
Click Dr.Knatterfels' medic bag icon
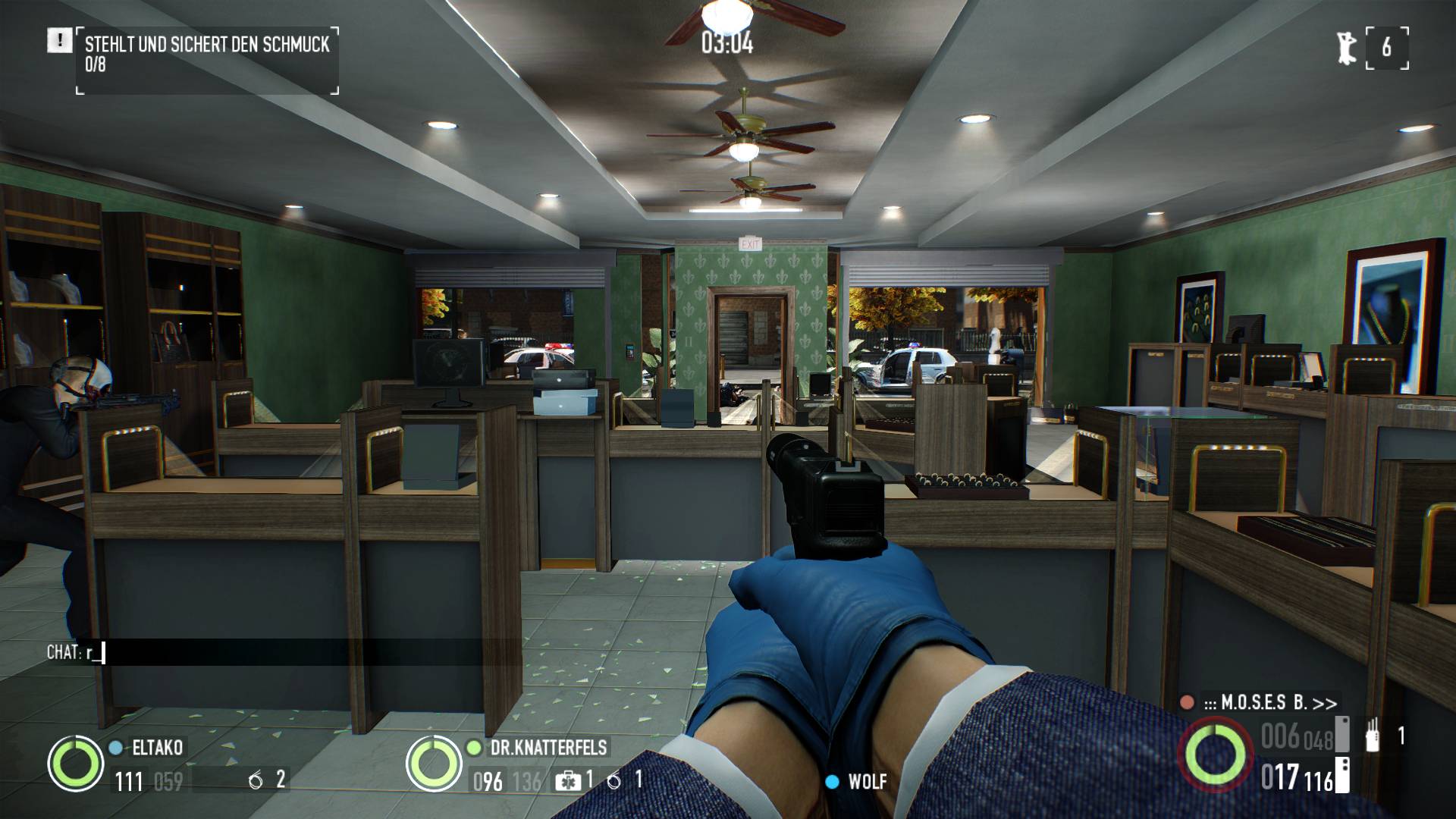[x=566, y=780]
